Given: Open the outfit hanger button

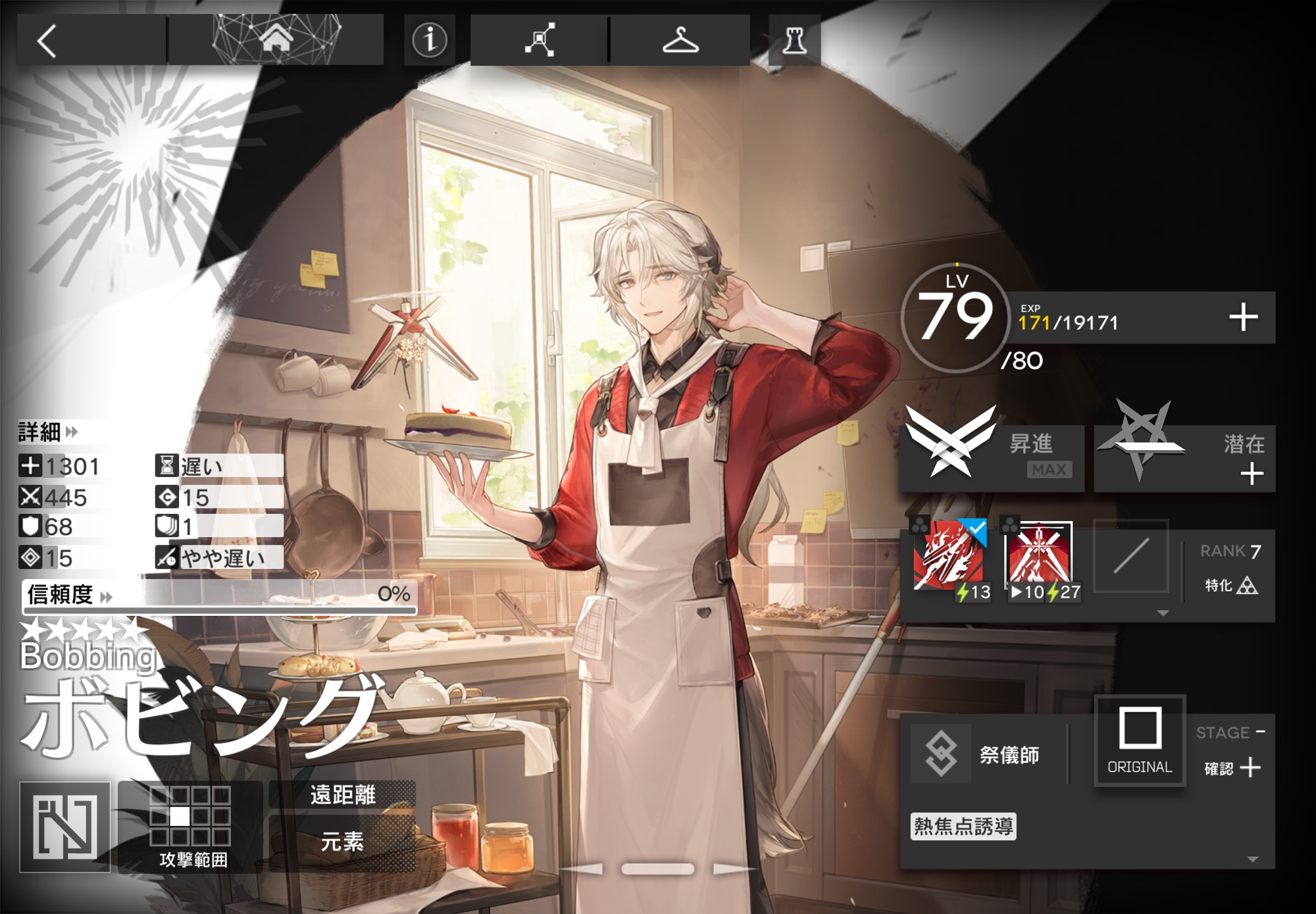Looking at the screenshot, I should (x=680, y=39).
